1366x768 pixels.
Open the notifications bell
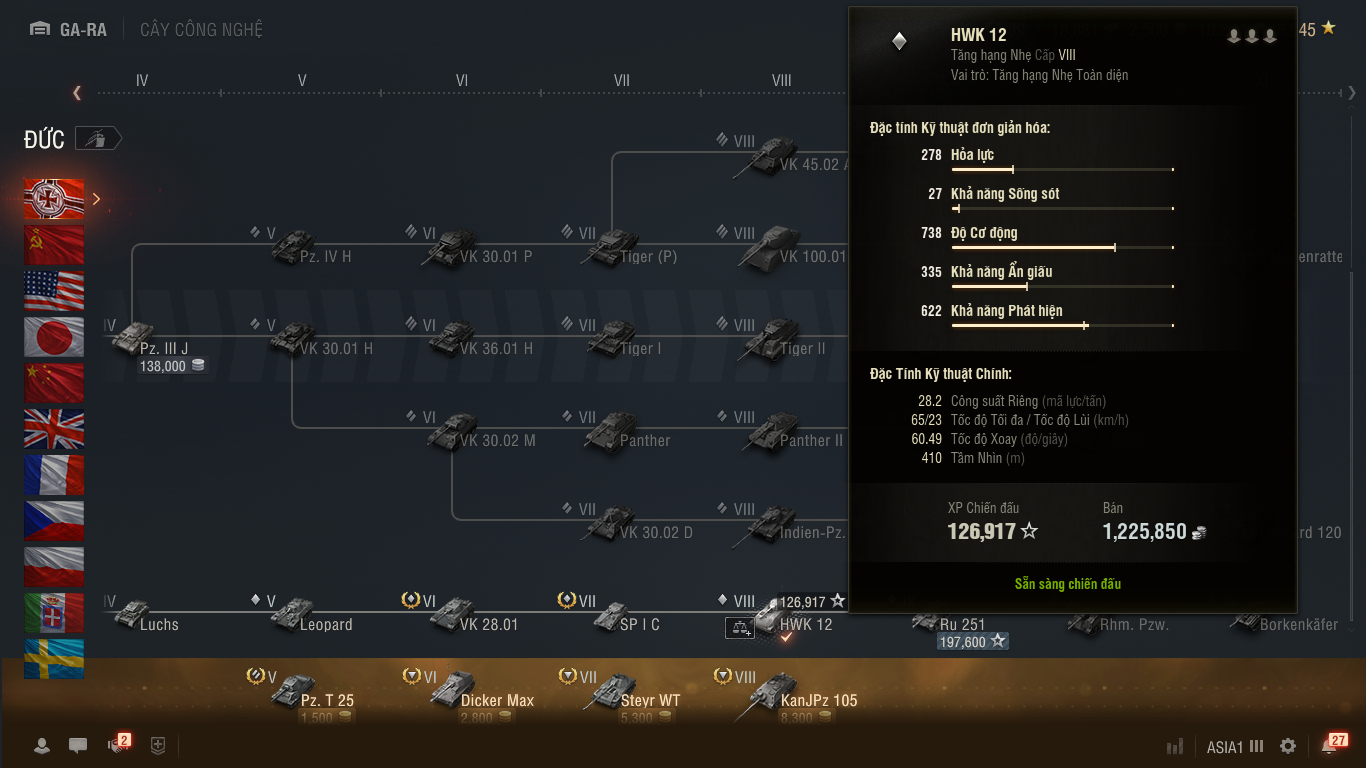coord(1330,746)
